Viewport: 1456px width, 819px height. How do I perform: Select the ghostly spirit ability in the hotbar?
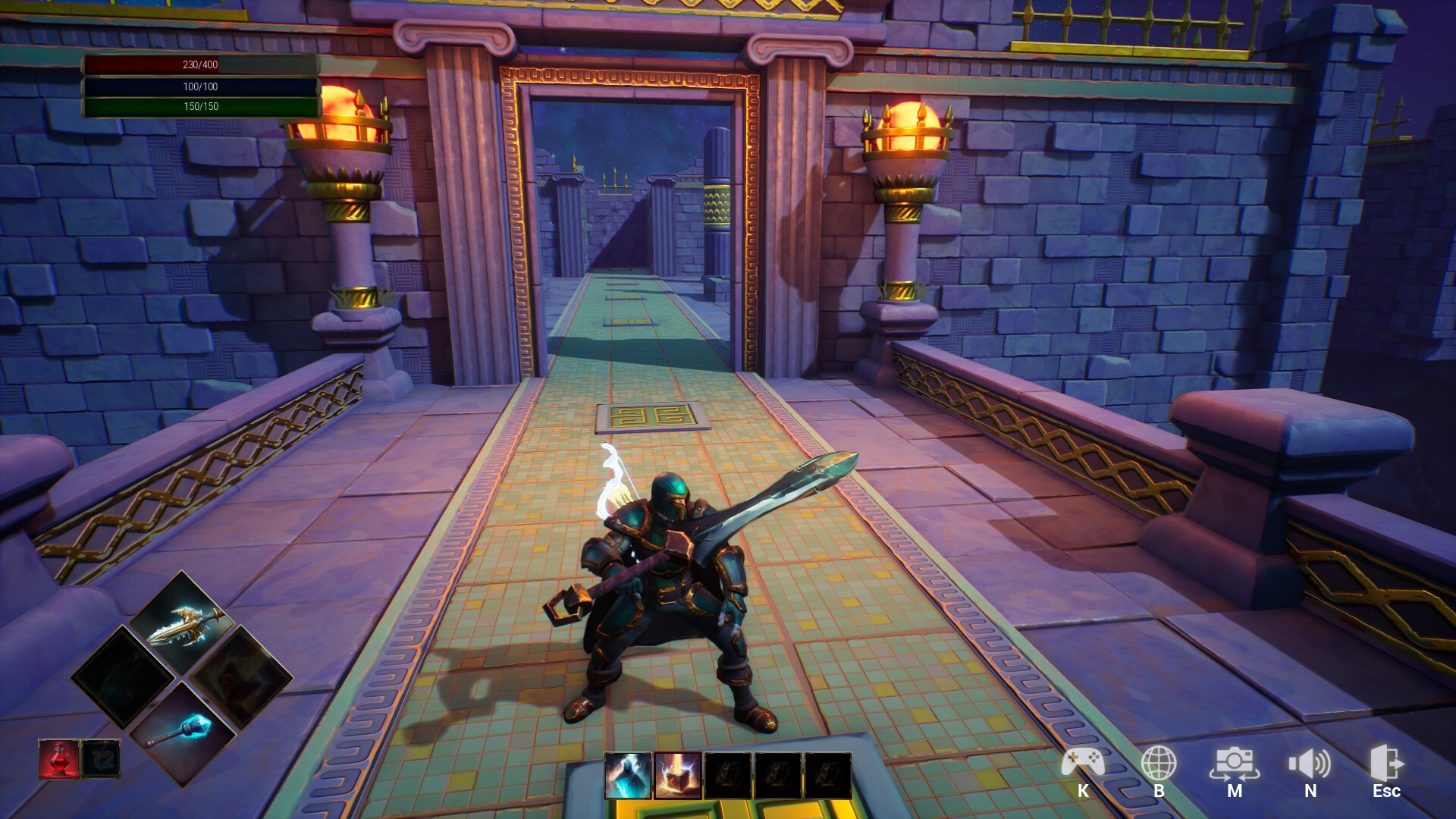pos(628,775)
